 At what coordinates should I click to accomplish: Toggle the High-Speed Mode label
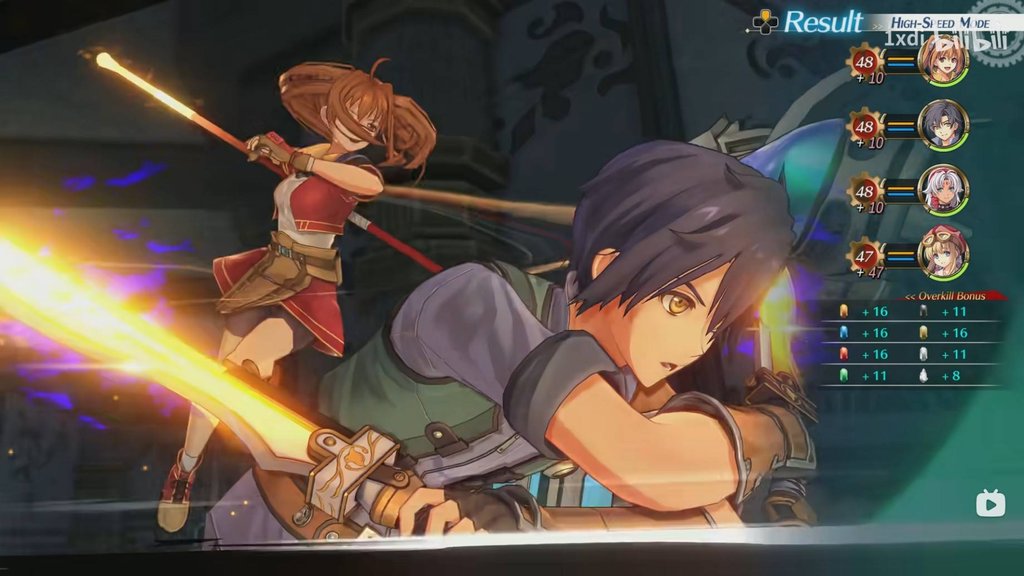(x=928, y=22)
